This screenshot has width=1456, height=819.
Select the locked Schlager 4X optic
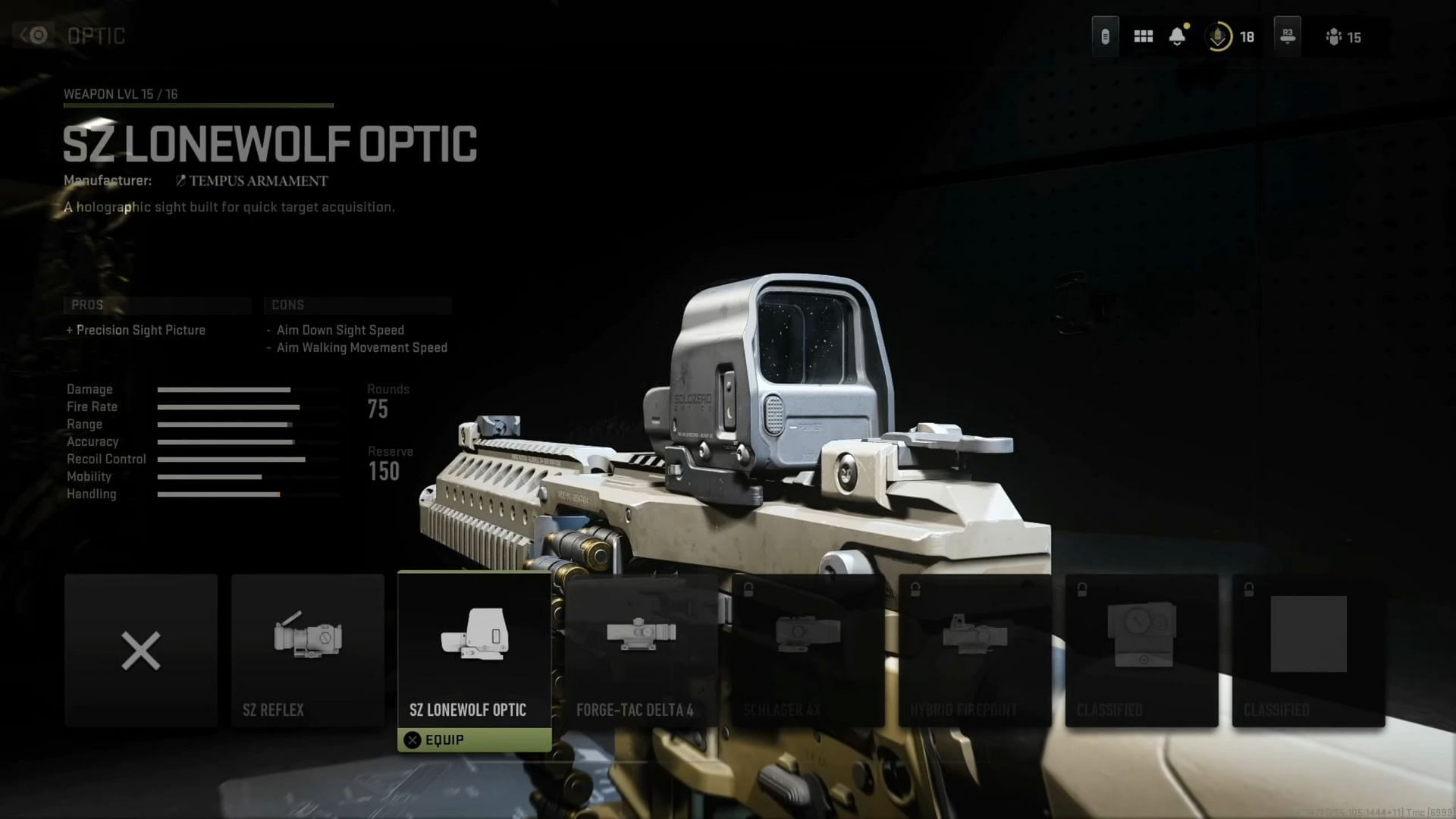[808, 651]
